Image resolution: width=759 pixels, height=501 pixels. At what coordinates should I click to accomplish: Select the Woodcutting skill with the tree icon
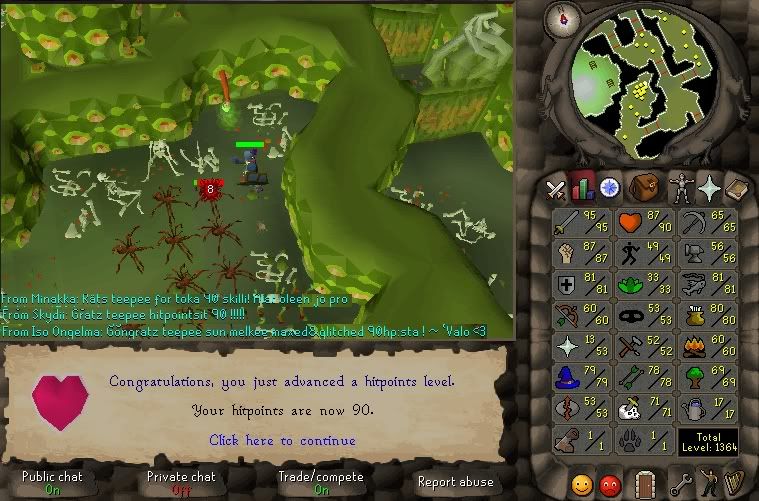(709, 378)
